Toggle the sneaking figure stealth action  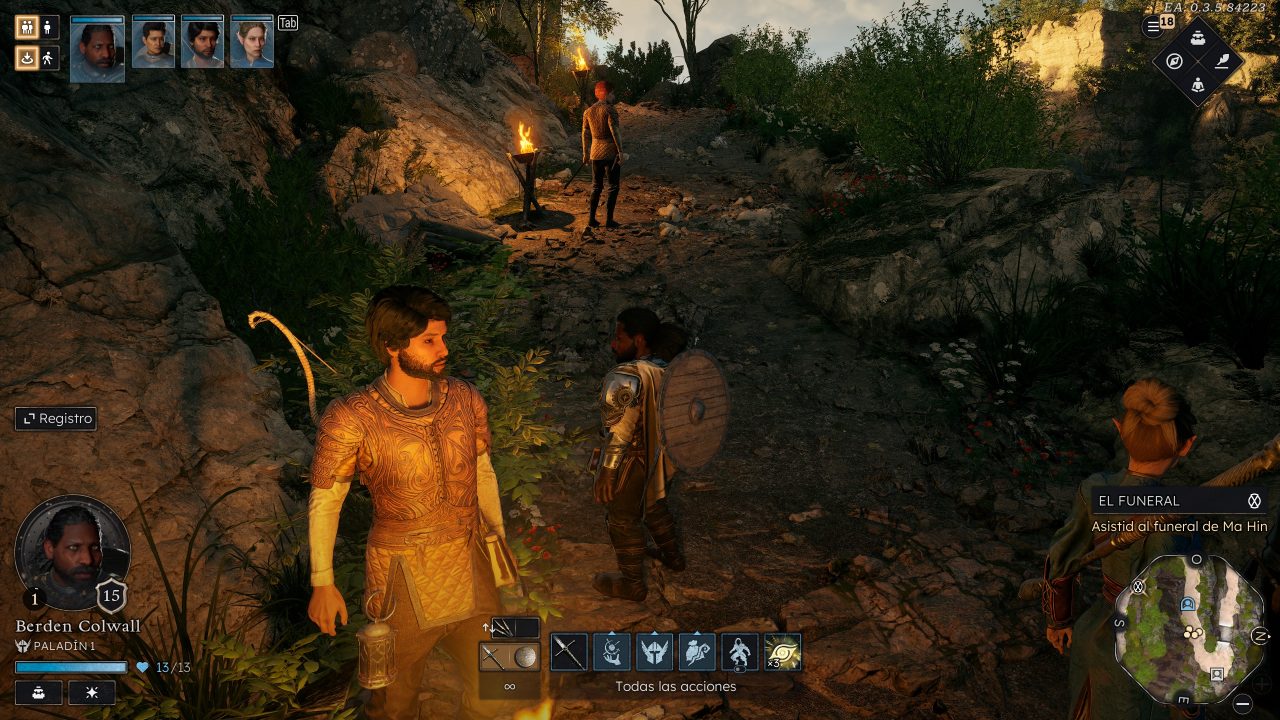pyautogui.click(x=740, y=653)
